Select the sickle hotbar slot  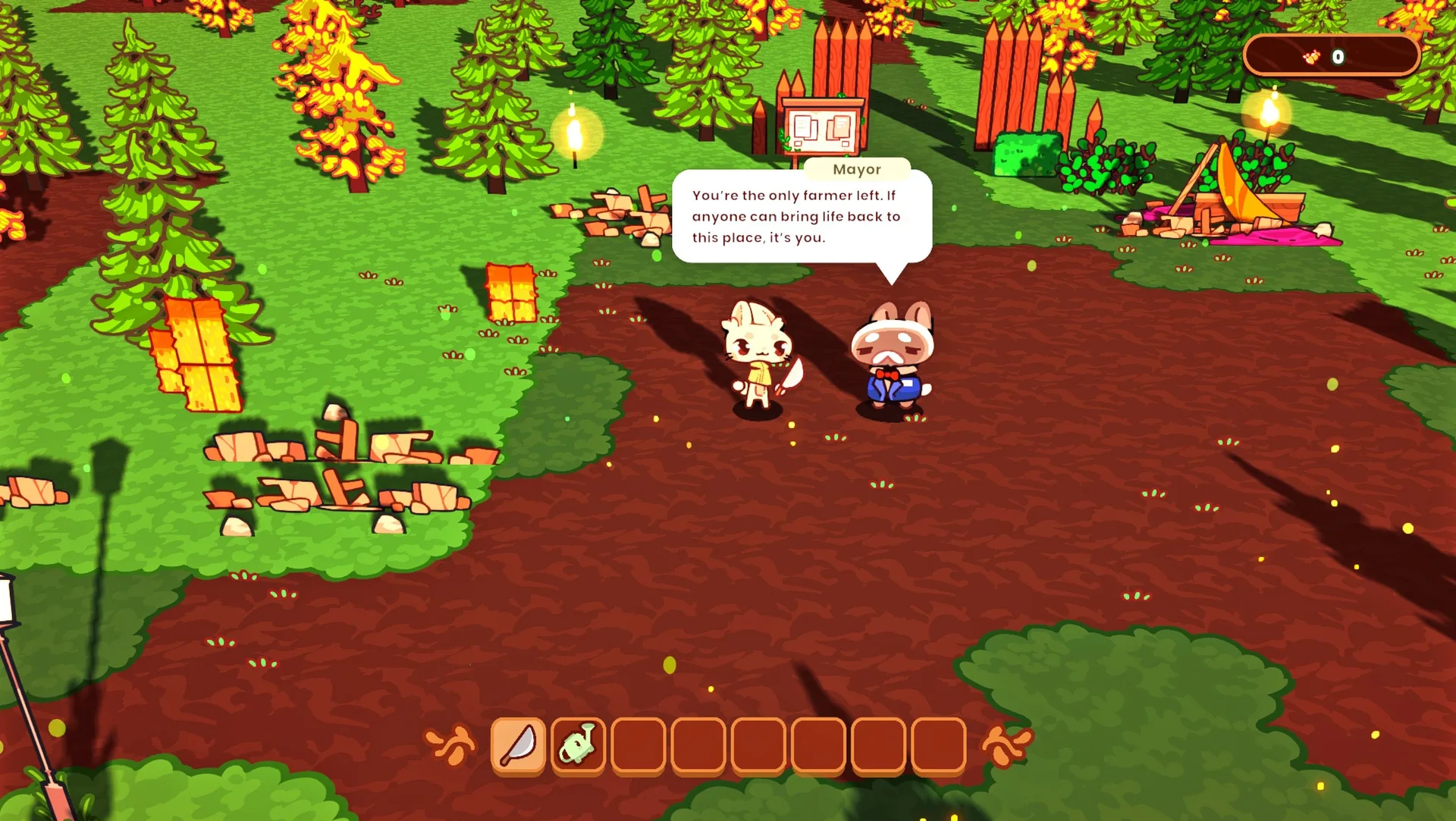(518, 745)
